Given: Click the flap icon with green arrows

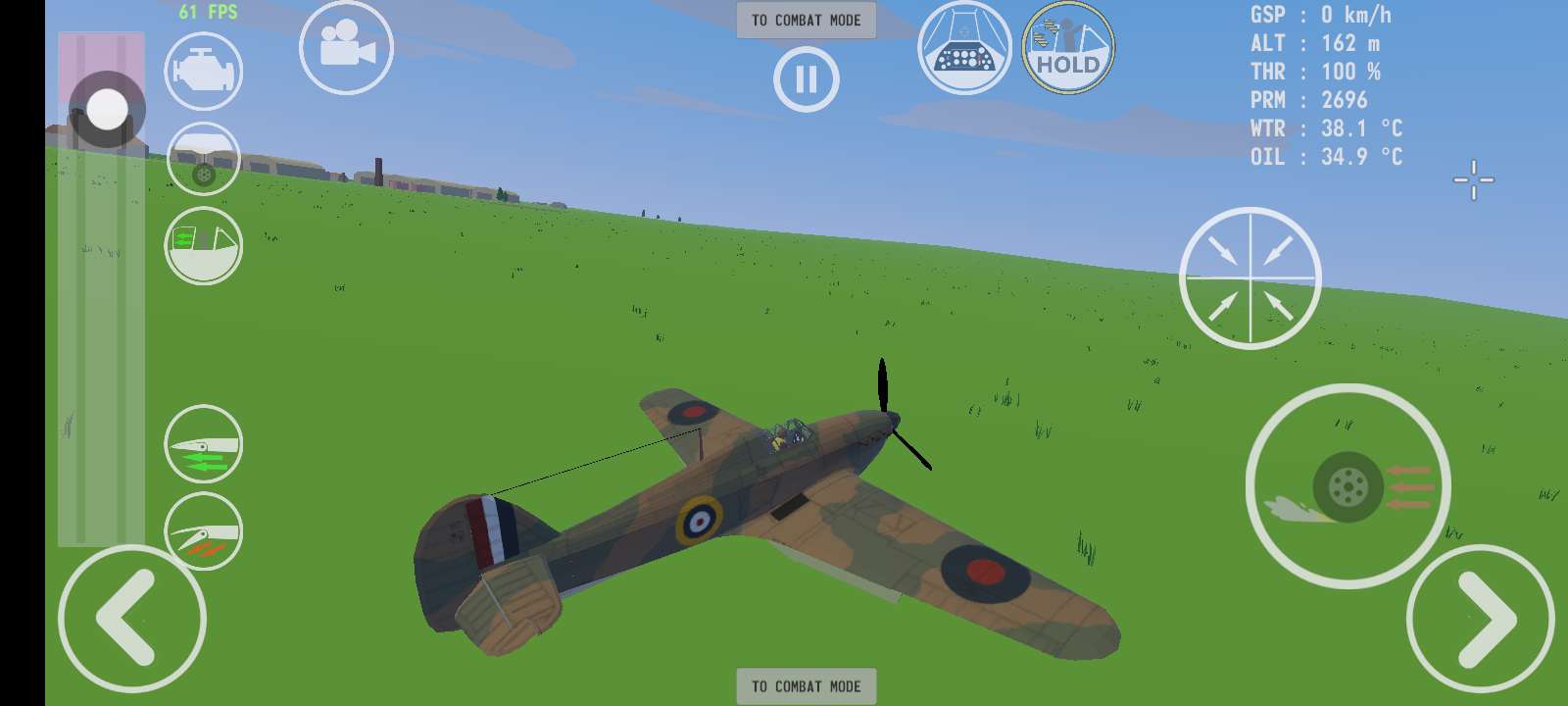Looking at the screenshot, I should pos(203,444).
